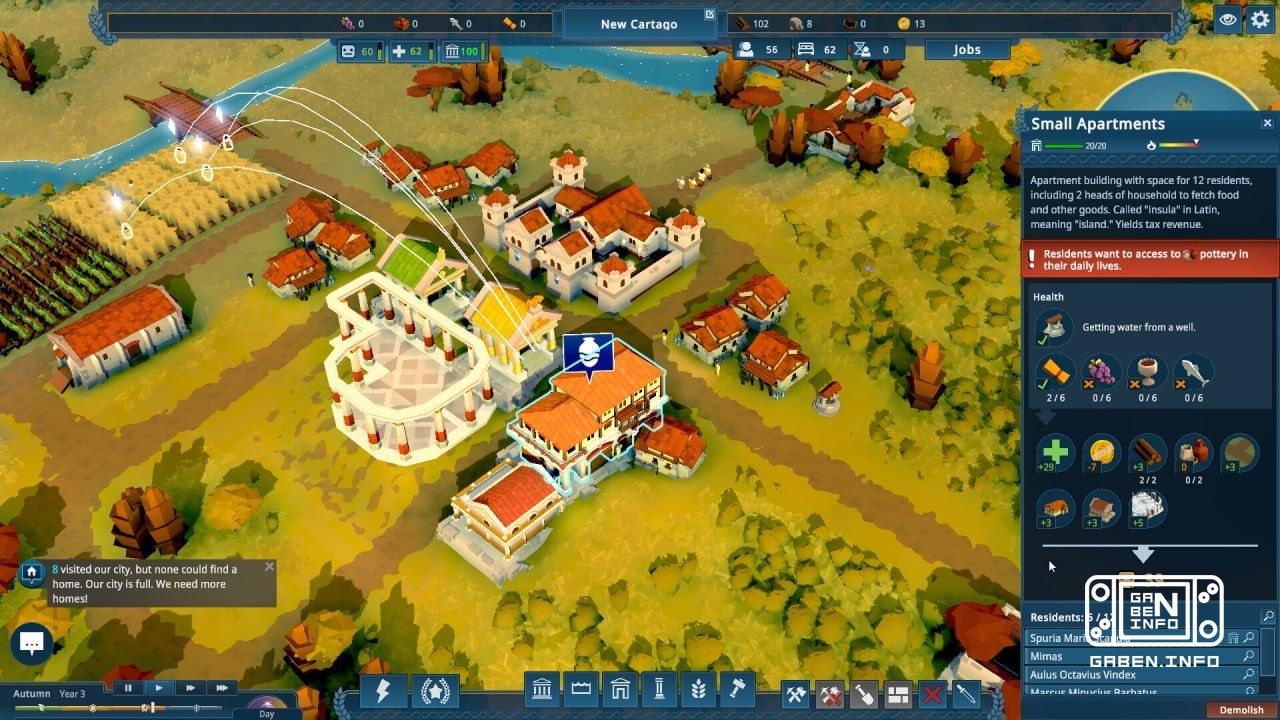
Task: Click the lightning events icon
Action: coord(383,689)
